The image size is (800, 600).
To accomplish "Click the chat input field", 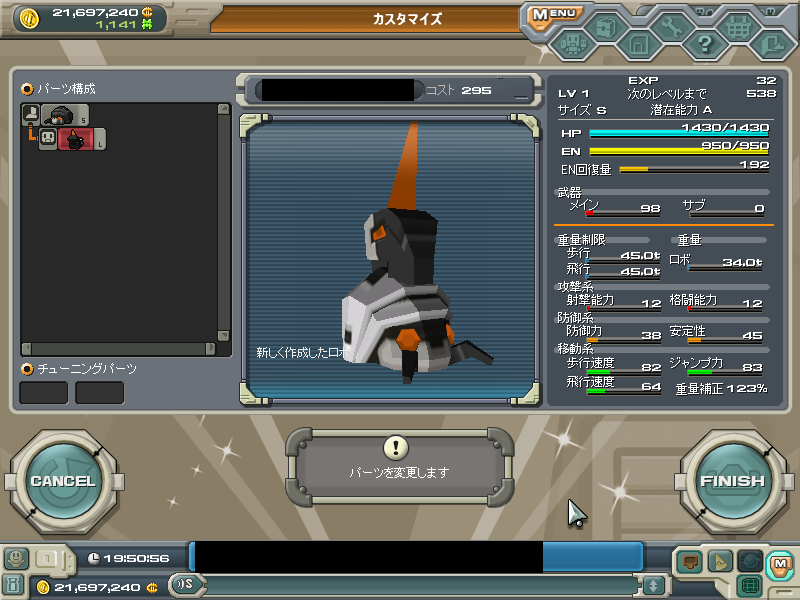I will pos(420,585).
